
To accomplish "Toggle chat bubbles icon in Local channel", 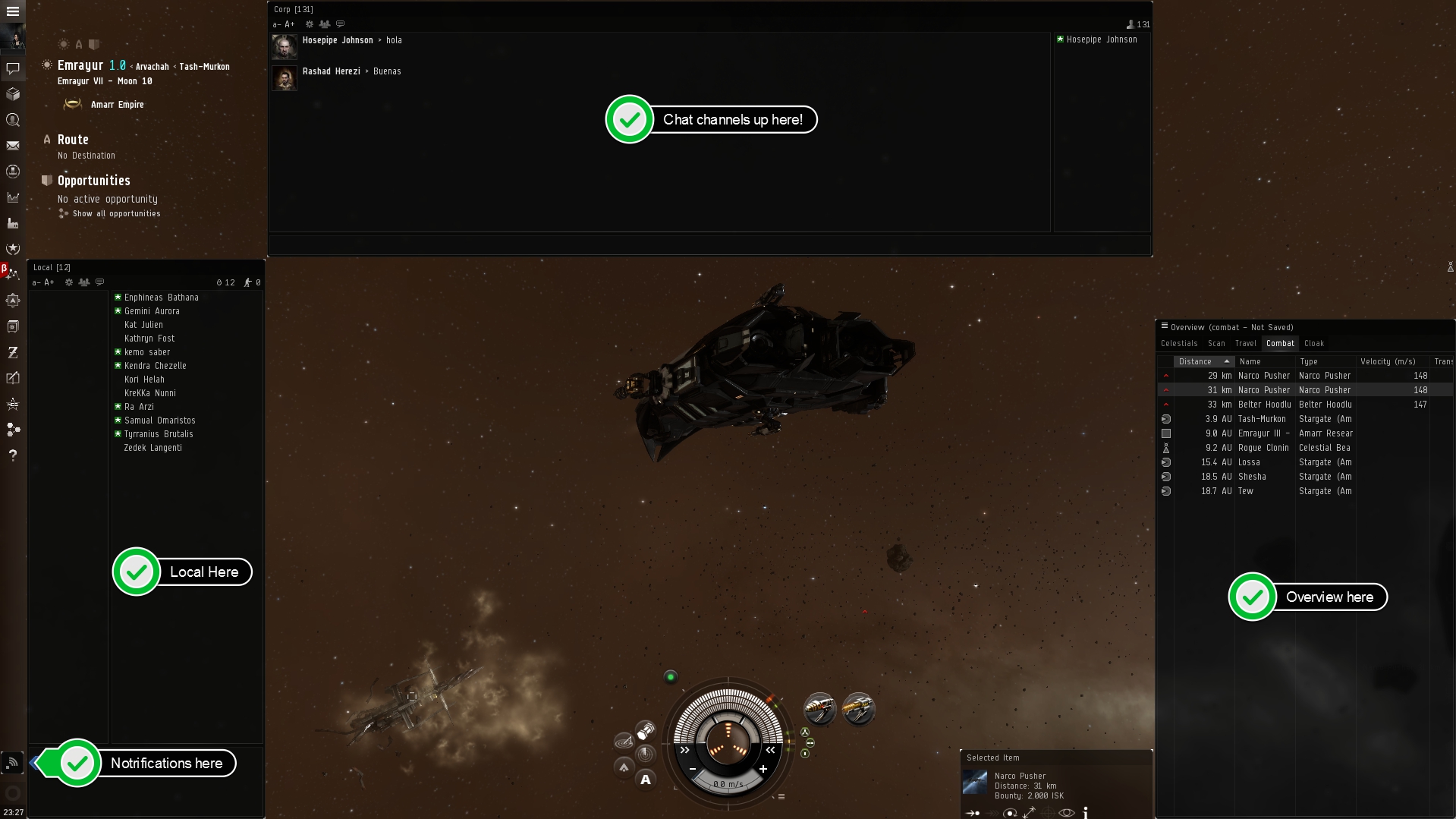I will point(99,282).
